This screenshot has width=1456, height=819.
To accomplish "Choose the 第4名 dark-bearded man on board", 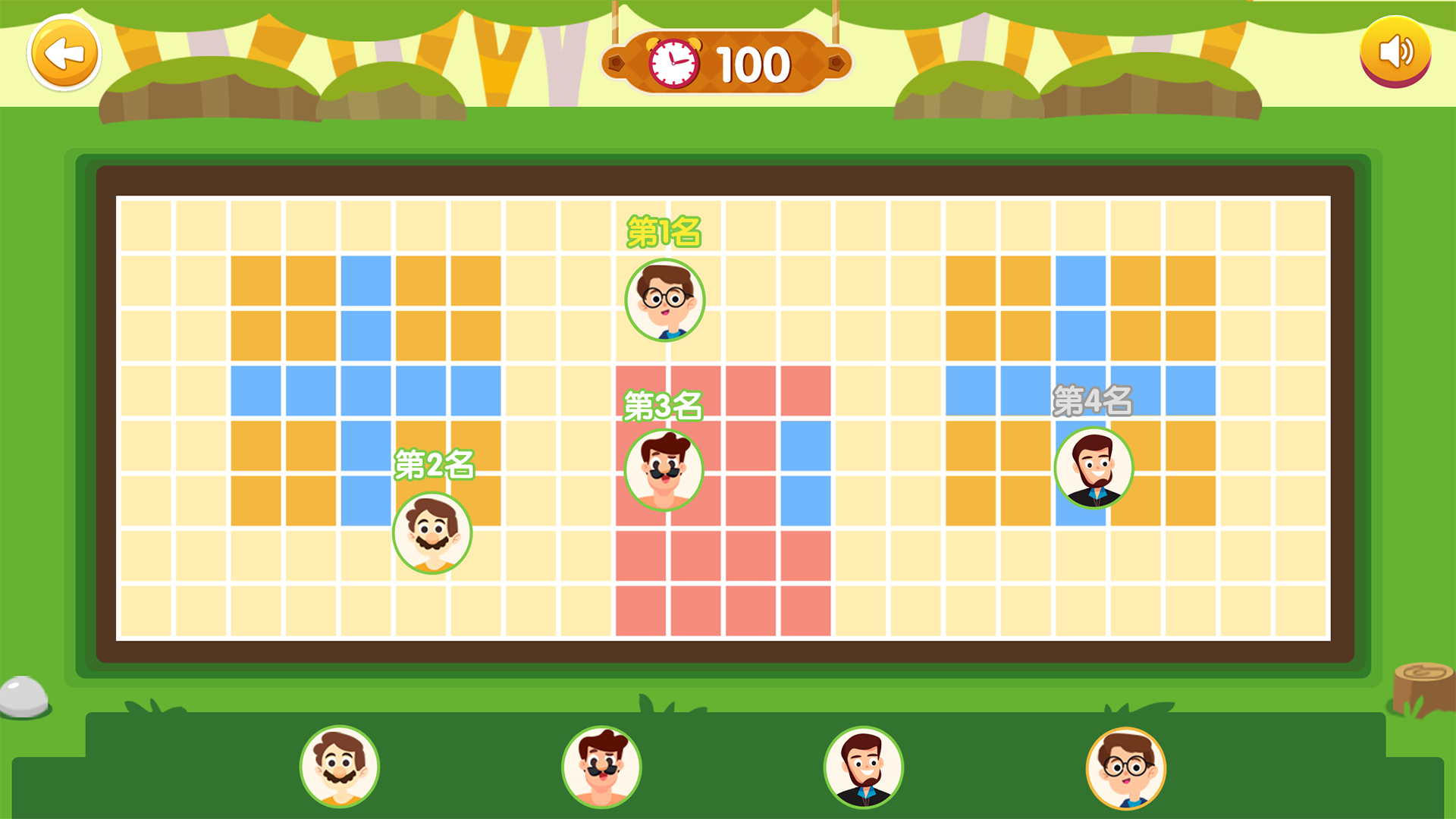I will (1094, 468).
